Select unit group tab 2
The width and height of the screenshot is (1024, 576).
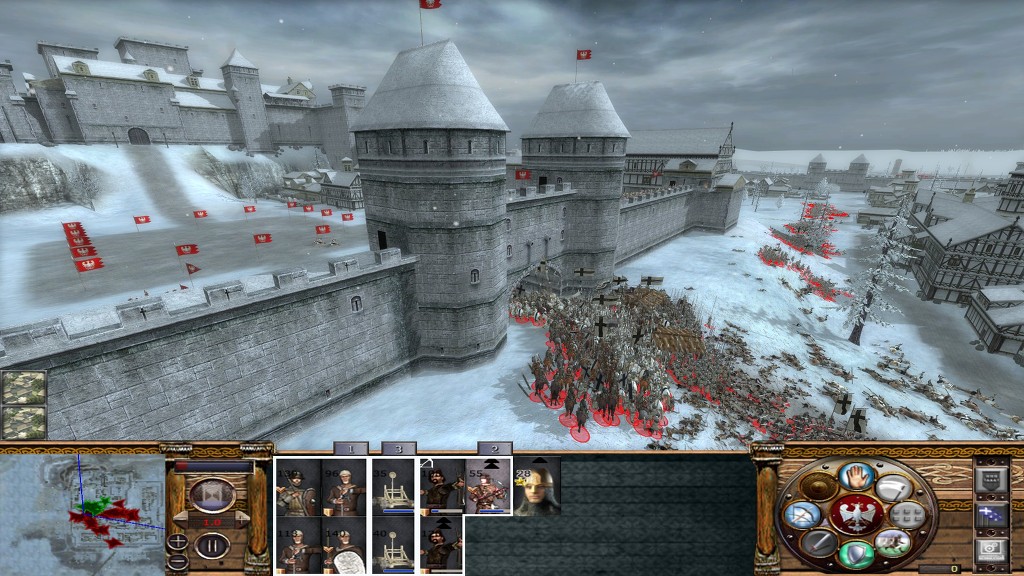(x=494, y=449)
